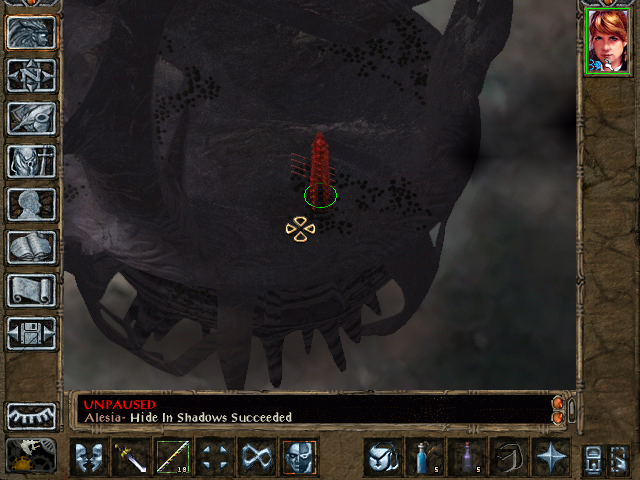Screen dimensions: 640x480
Task: Open options via the floppy disk icon
Action: coord(31,333)
